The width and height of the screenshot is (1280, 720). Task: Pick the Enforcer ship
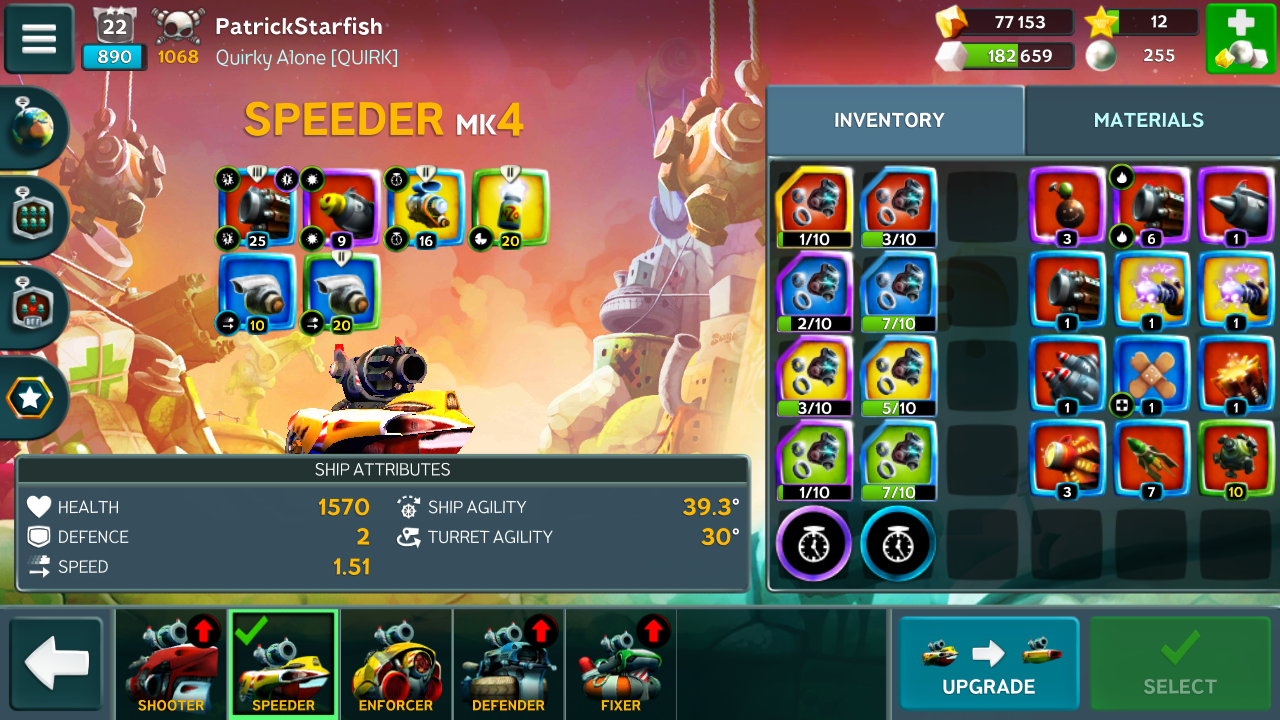point(396,664)
